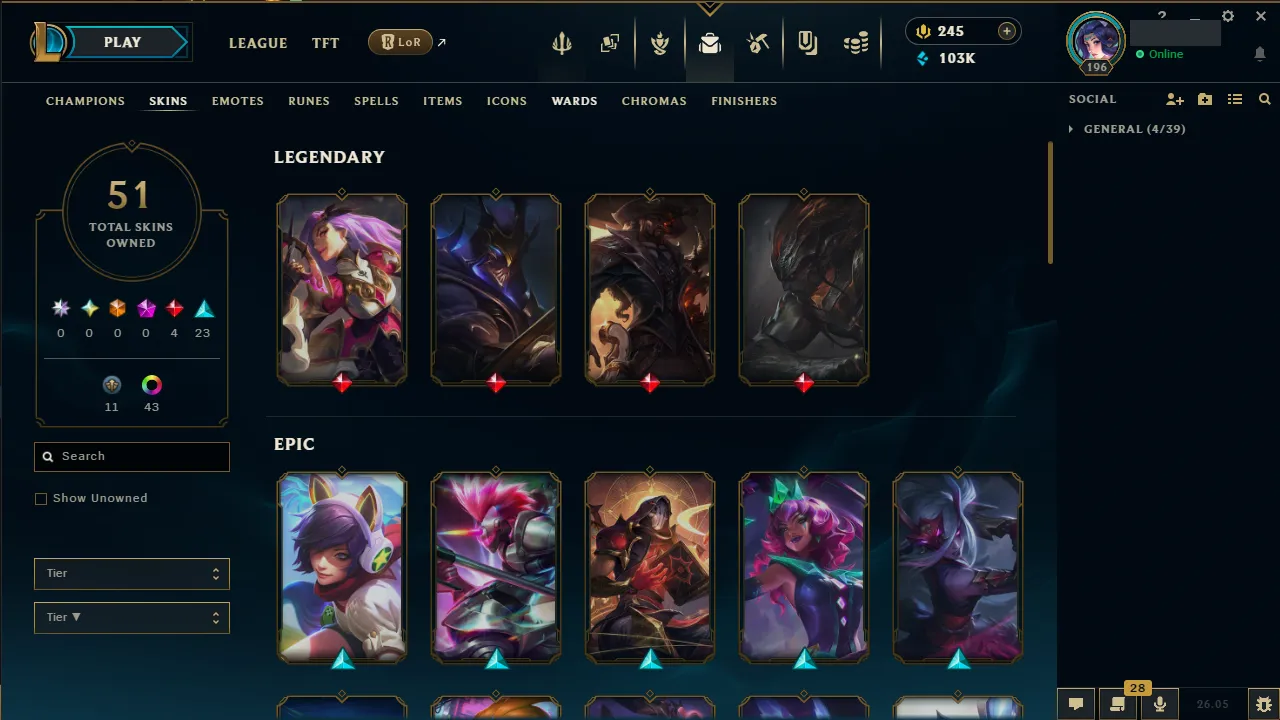Collapse the GENERAL friends group
The height and width of the screenshot is (720, 1280).
click(1071, 128)
